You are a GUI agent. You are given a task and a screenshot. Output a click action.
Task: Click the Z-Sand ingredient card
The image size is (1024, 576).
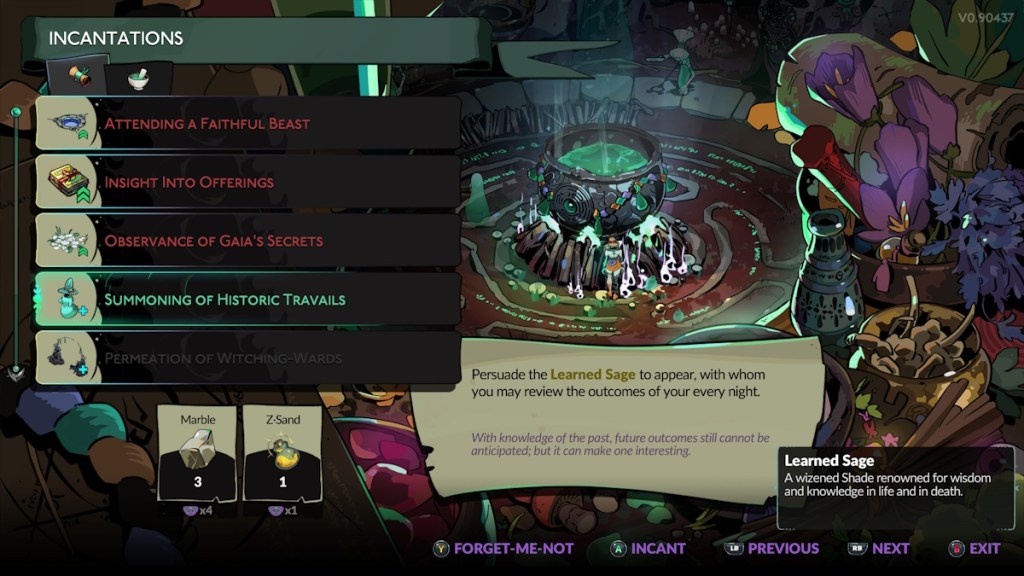[x=282, y=453]
